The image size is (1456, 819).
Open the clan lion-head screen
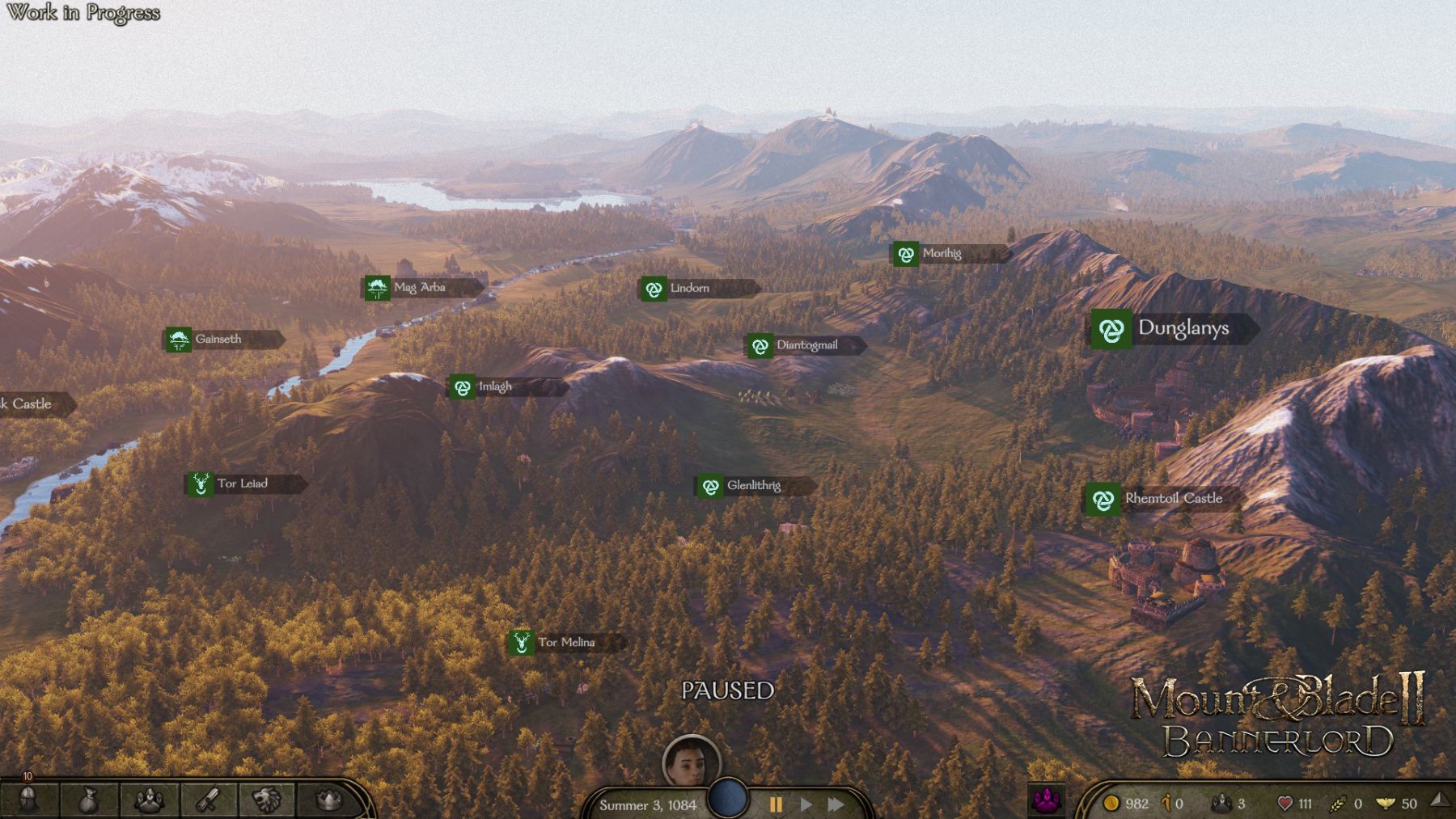click(267, 800)
